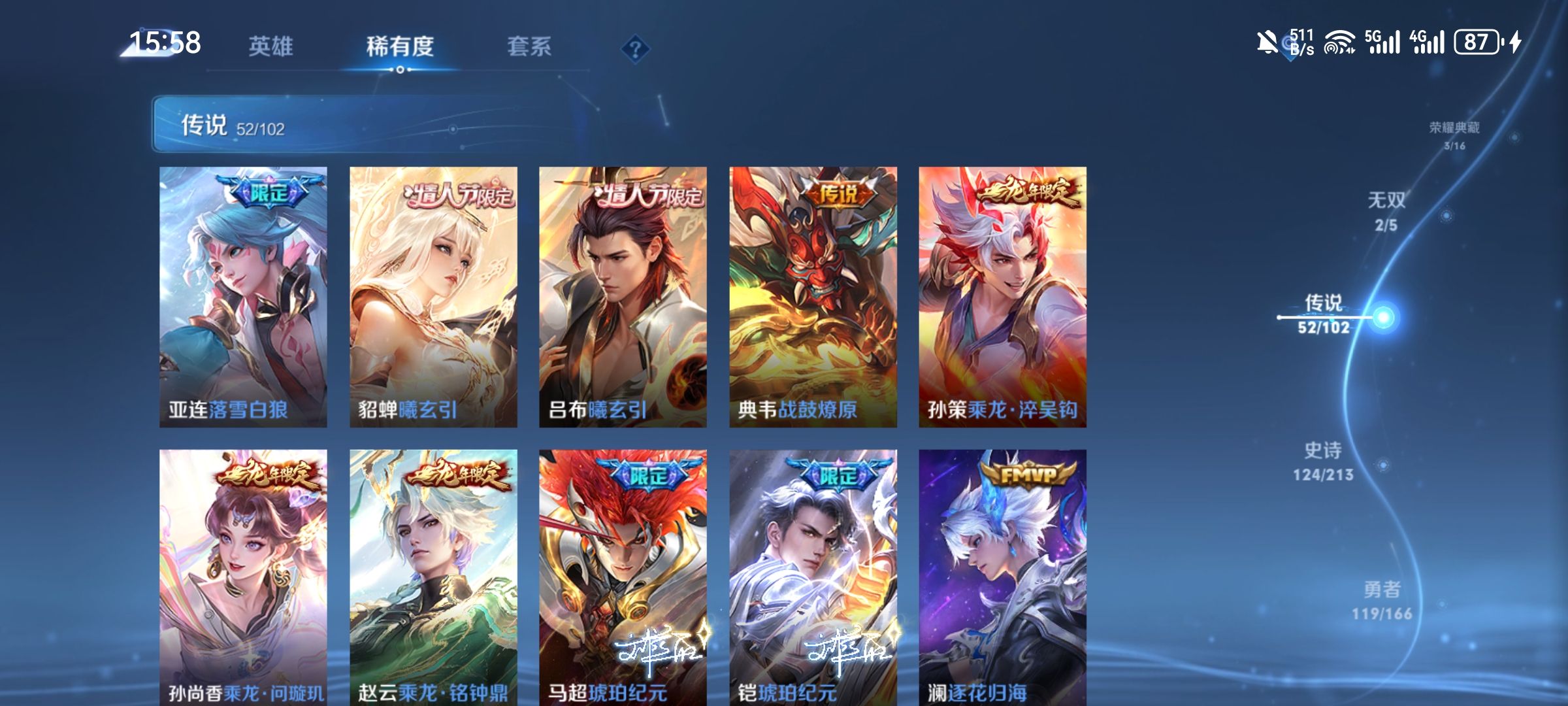
Task: Tap the 5G signal indicator
Action: pyautogui.click(x=1380, y=42)
